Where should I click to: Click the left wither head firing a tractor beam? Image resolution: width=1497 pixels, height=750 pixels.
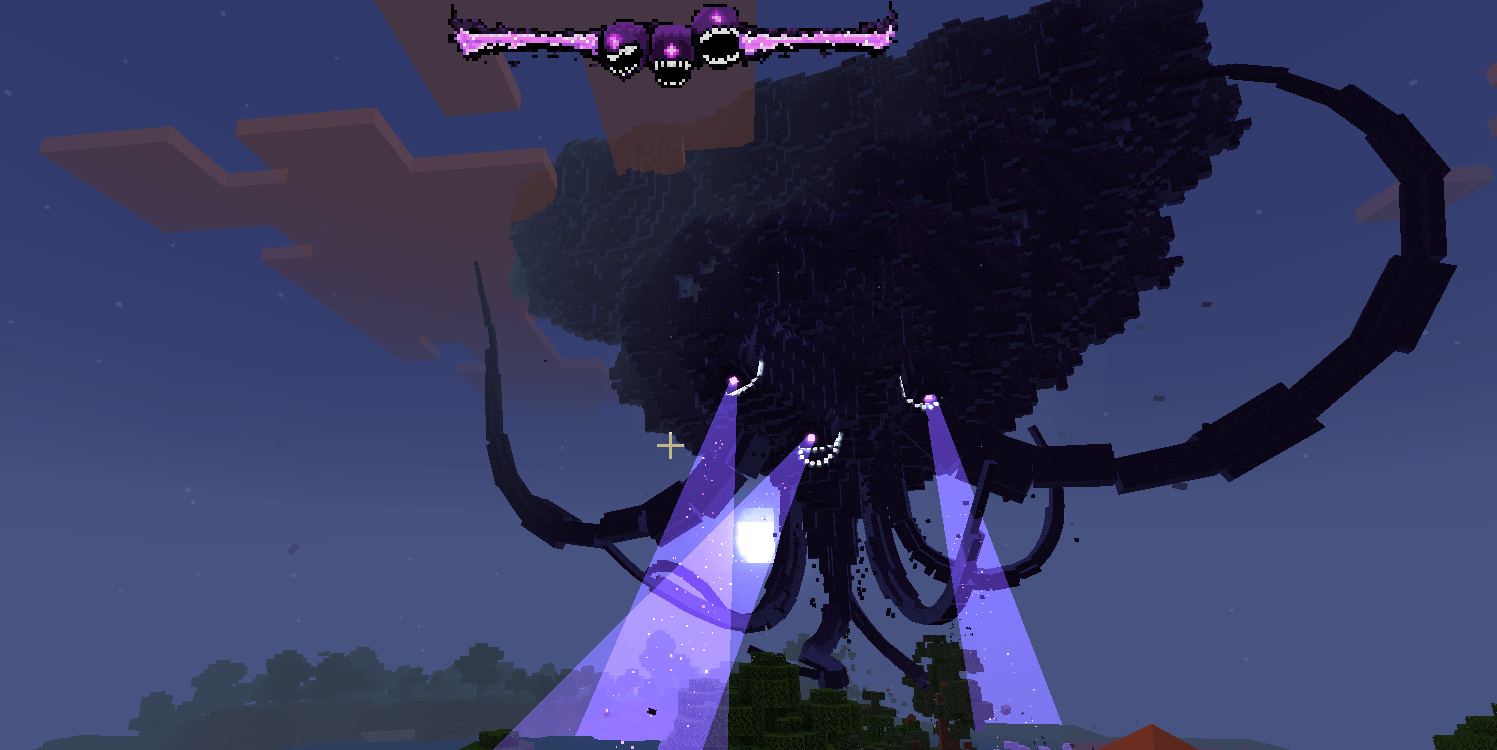733,383
